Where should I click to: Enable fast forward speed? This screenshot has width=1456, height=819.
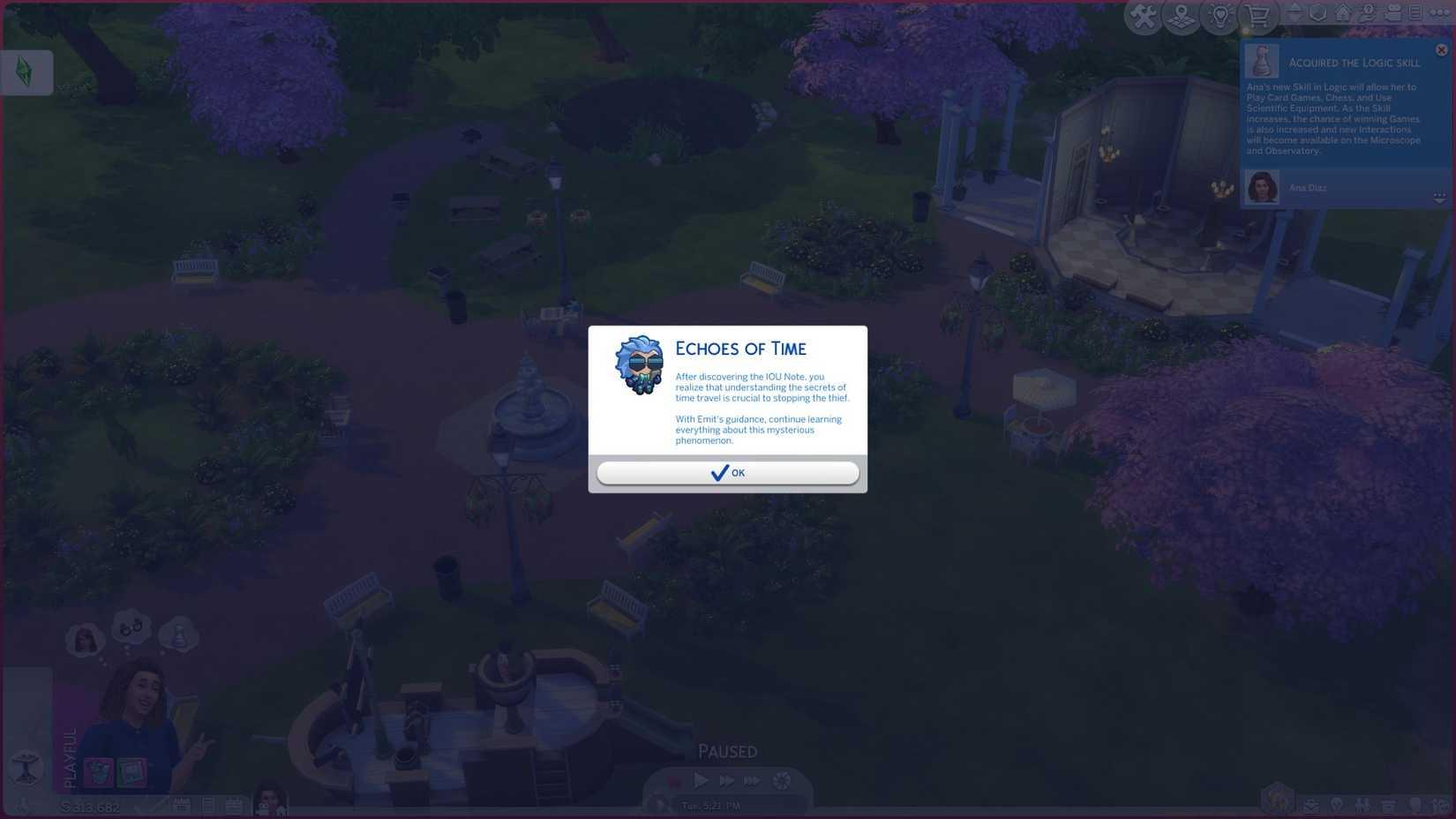tap(726, 780)
